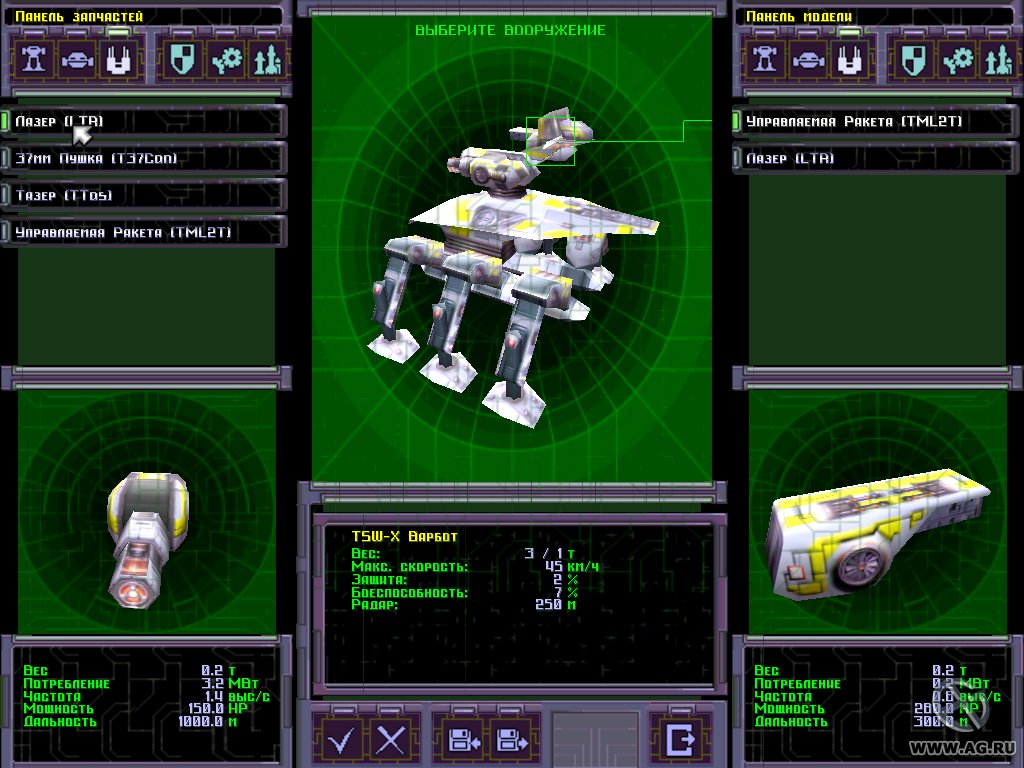
Task: Open the weapons turret tab in parts panel
Action: click(120, 59)
